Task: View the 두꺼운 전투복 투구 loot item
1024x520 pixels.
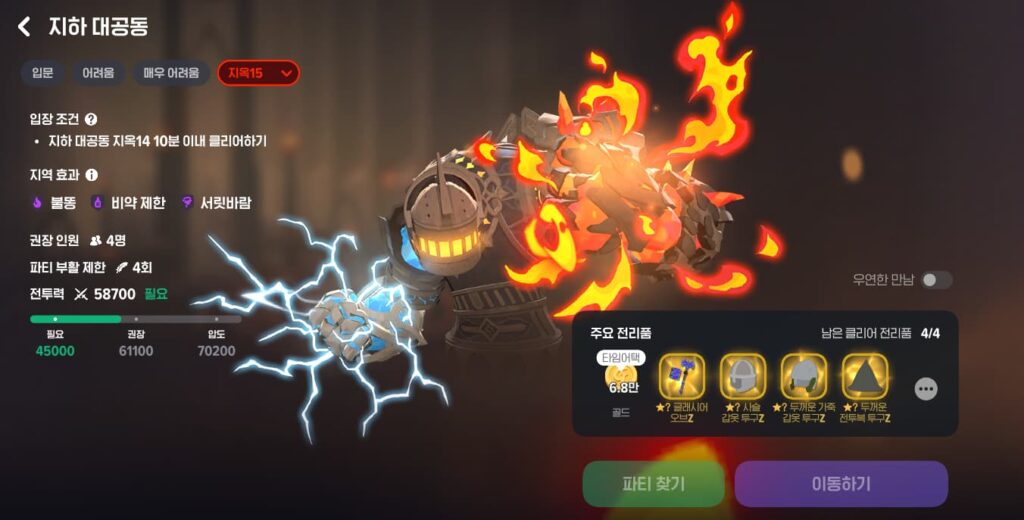Action: tap(865, 377)
